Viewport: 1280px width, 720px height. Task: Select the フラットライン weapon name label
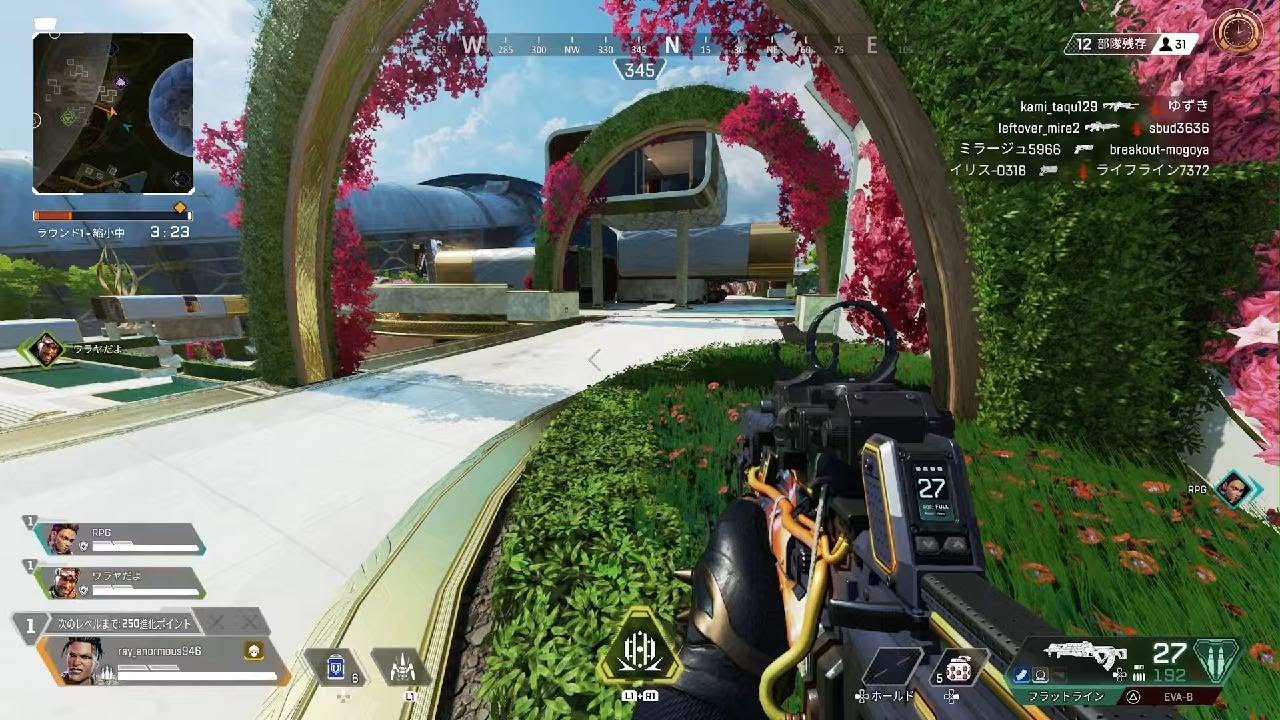click(x=1066, y=695)
